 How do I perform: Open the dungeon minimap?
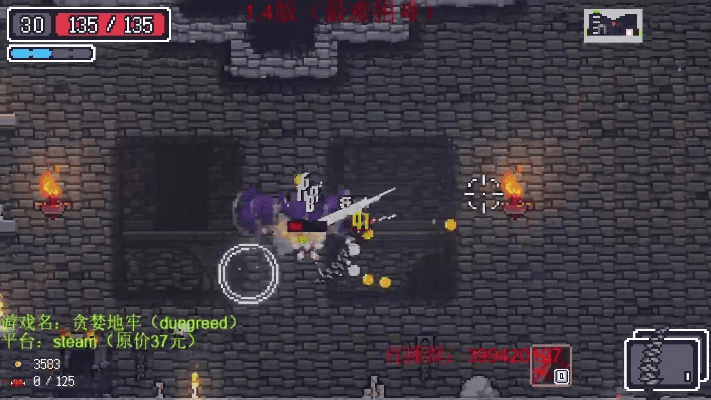click(x=613, y=25)
